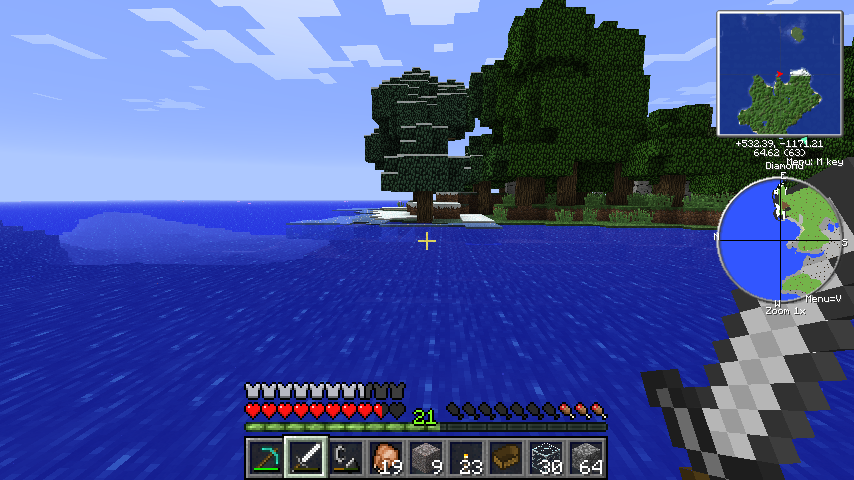Select the iron sword hotbar slot
This screenshot has width=854, height=480.
click(306, 458)
